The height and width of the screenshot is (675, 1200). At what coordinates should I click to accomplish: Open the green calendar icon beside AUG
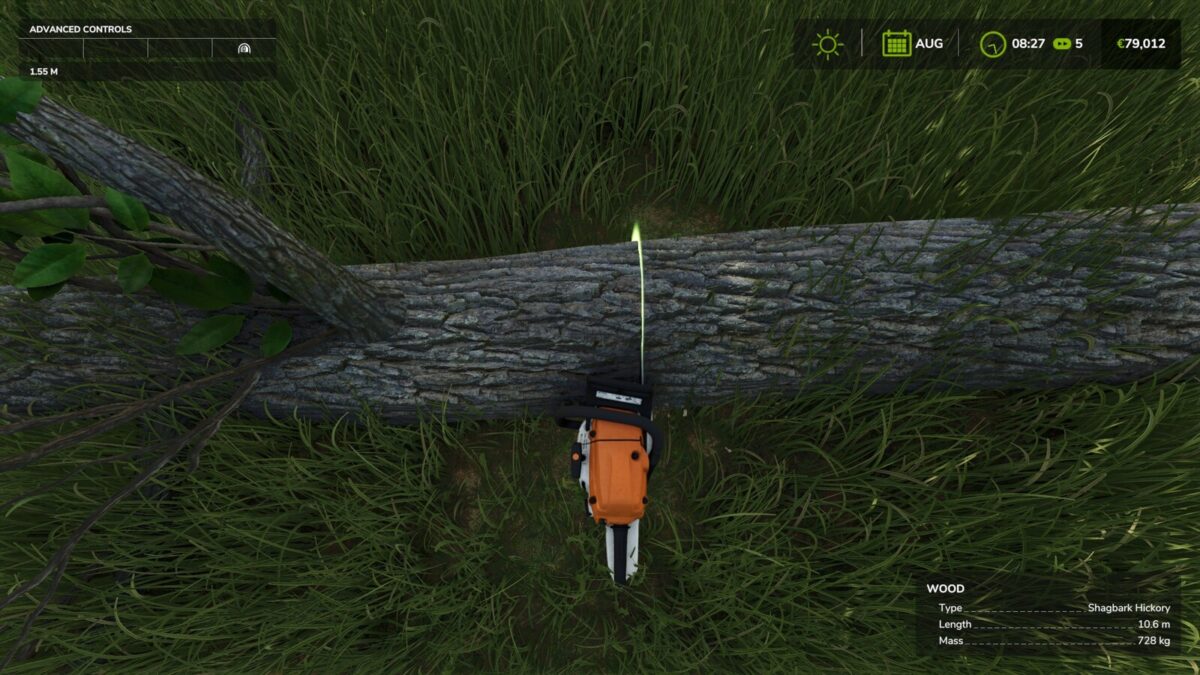(x=896, y=44)
